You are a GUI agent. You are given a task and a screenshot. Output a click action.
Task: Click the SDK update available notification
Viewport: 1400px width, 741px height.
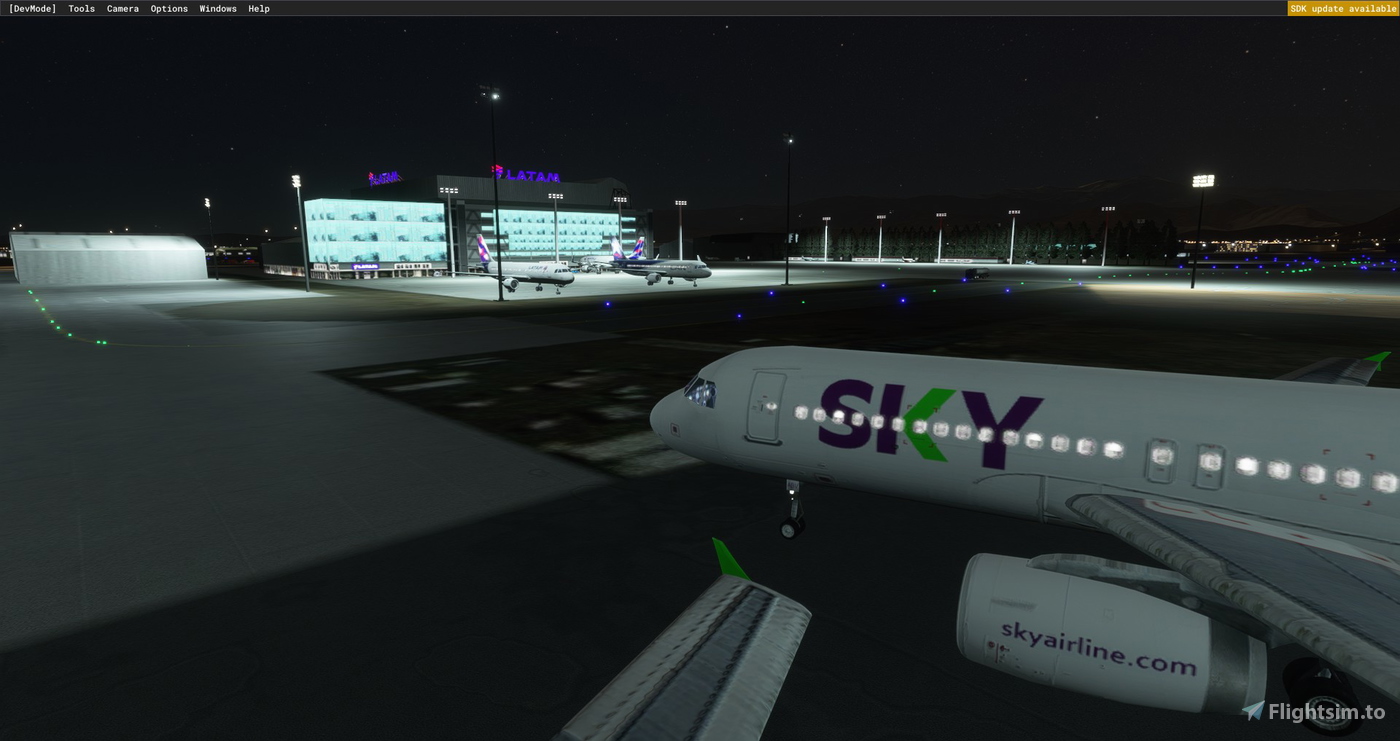[1342, 8]
